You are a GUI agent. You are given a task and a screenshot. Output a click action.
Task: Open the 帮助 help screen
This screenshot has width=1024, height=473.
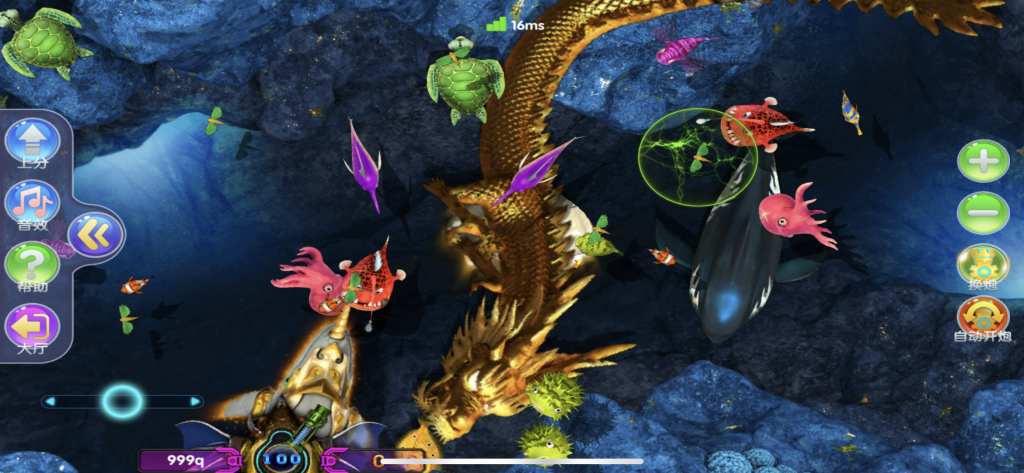(32, 265)
